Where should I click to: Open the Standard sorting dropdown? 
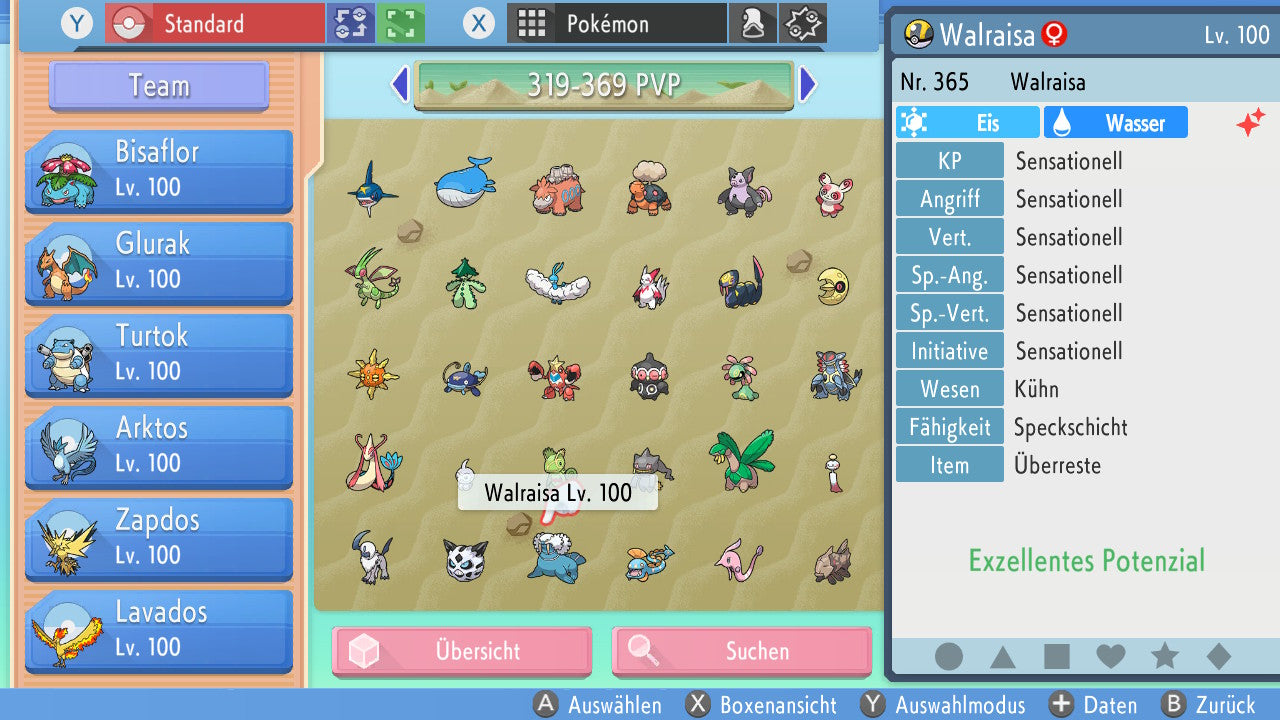tap(213, 22)
